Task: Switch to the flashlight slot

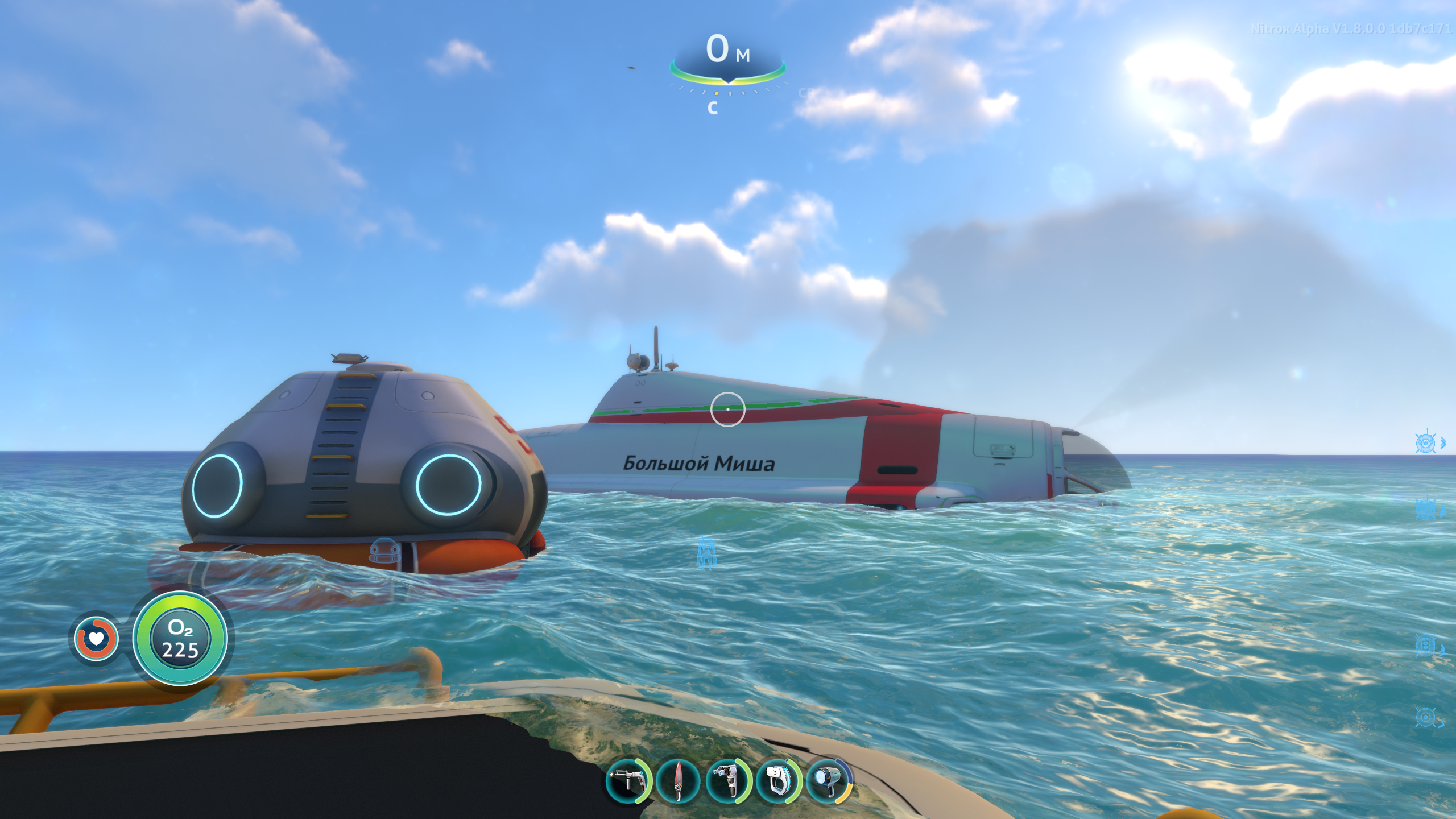Action: click(x=828, y=781)
